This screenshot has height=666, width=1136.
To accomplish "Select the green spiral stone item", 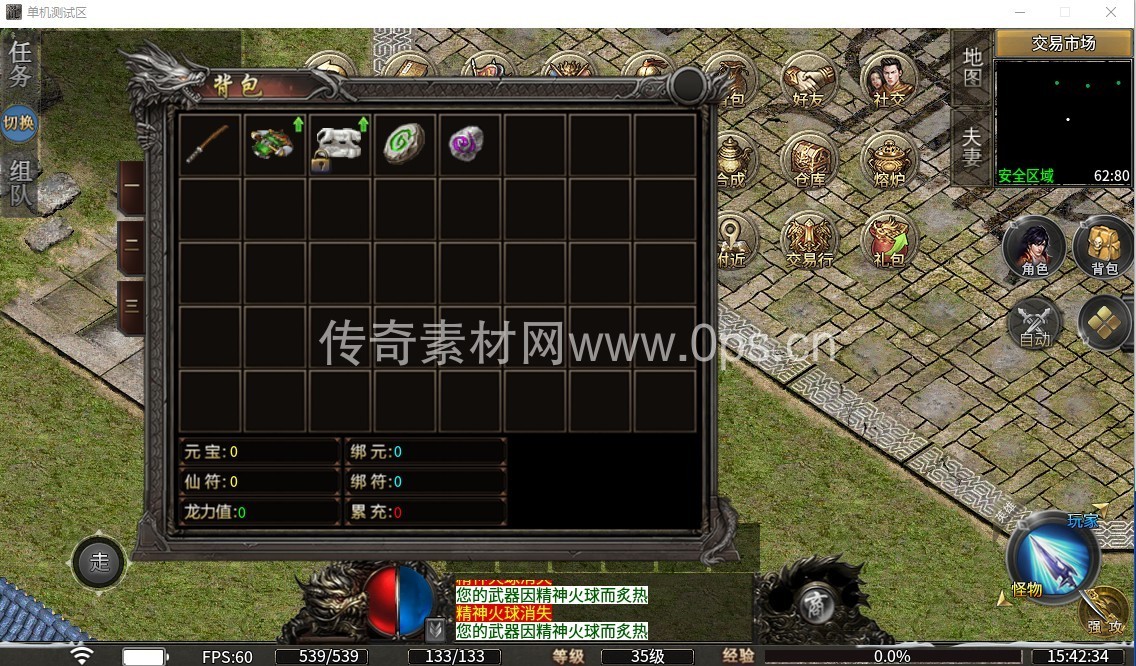I will [404, 145].
